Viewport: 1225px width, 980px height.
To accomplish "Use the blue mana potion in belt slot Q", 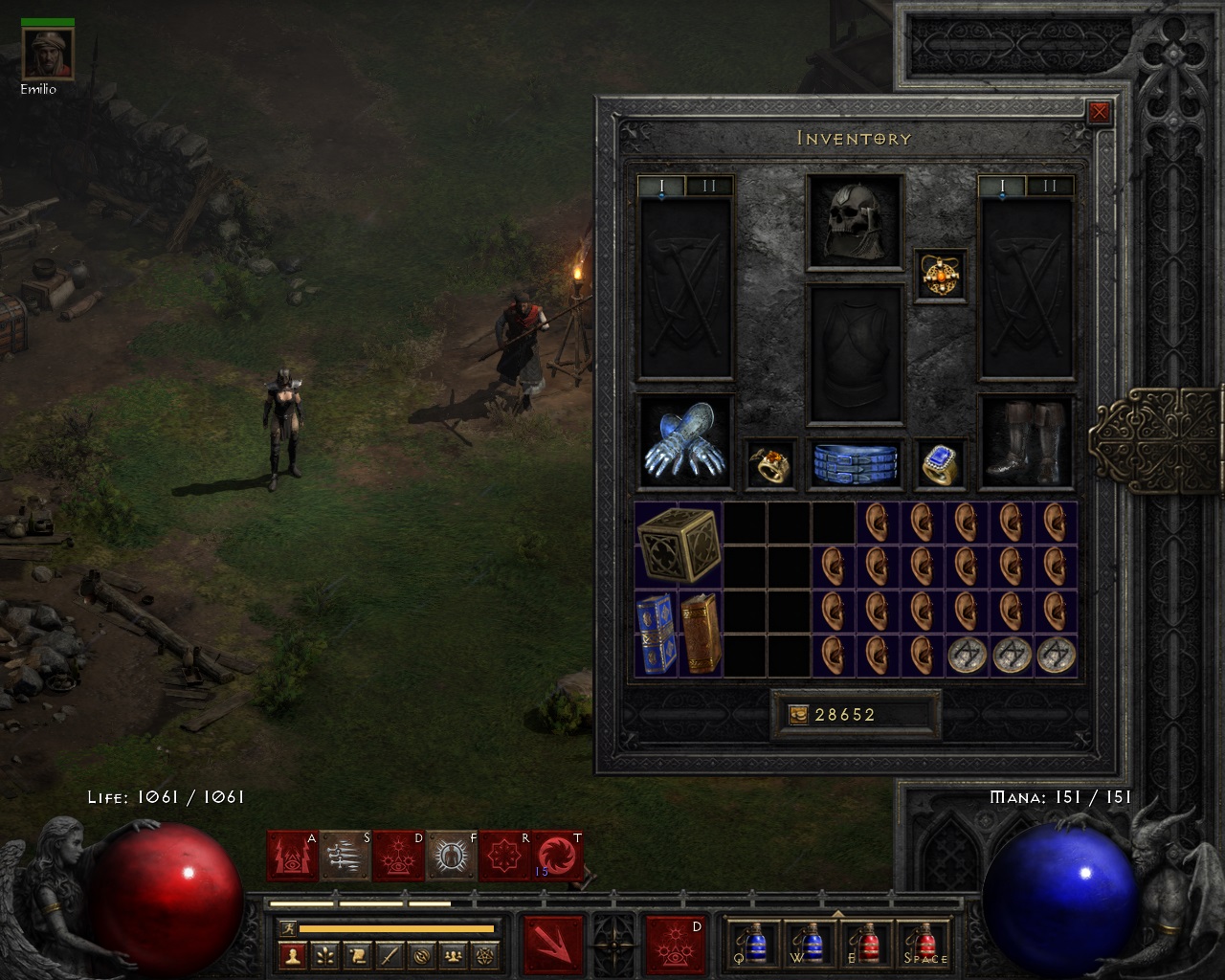I will pos(755,945).
